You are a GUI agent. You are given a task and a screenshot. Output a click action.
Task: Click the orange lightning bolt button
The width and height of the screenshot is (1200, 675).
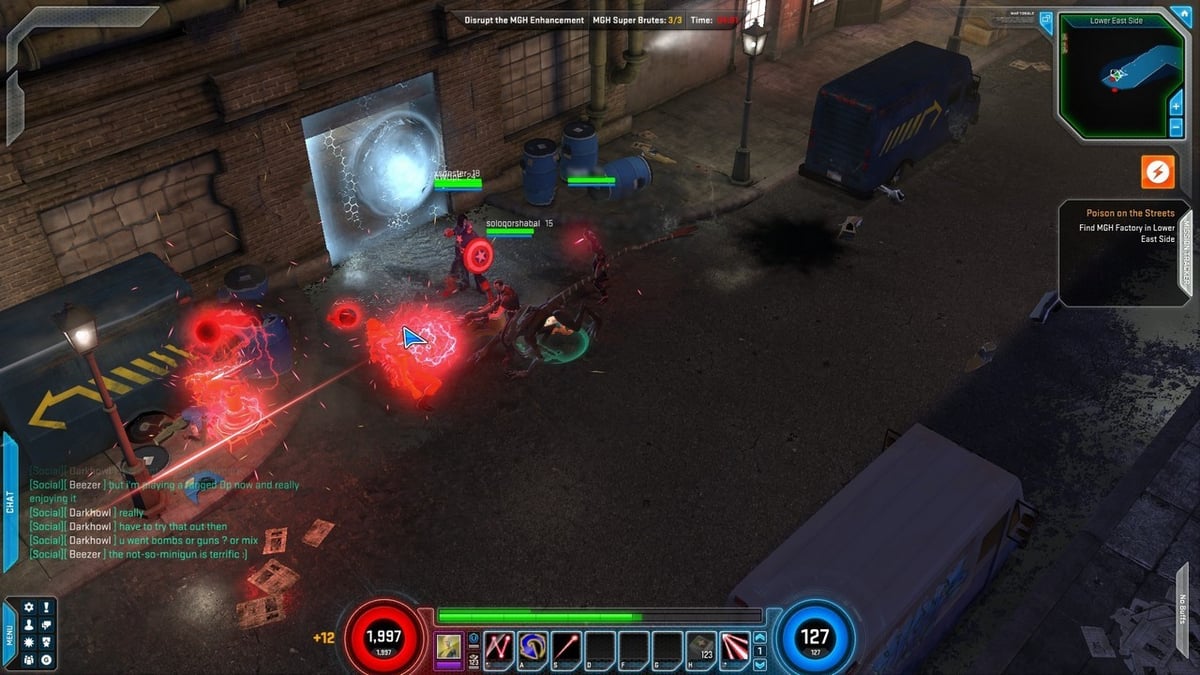pyautogui.click(x=1158, y=172)
